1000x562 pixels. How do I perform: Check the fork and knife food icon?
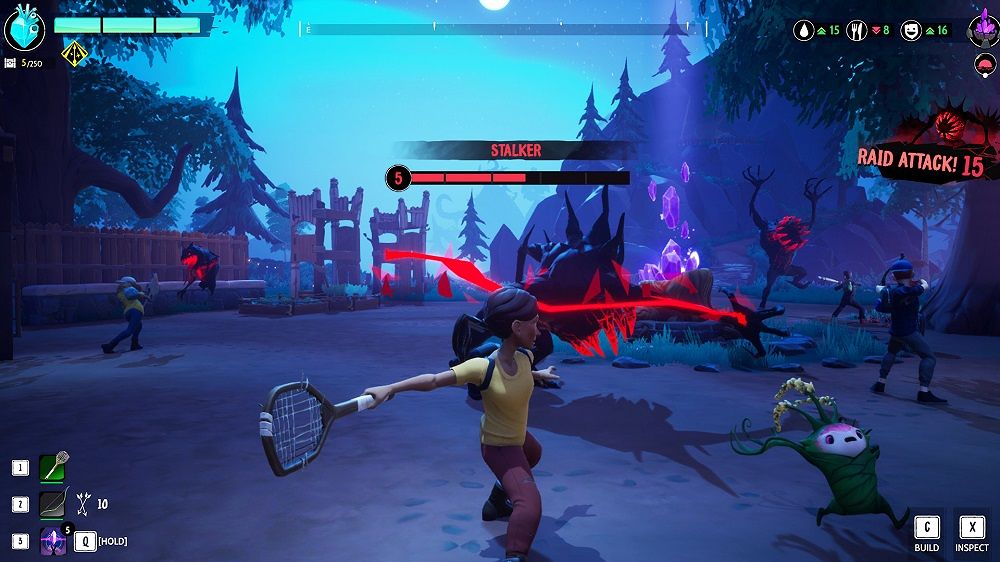pyautogui.click(x=858, y=31)
